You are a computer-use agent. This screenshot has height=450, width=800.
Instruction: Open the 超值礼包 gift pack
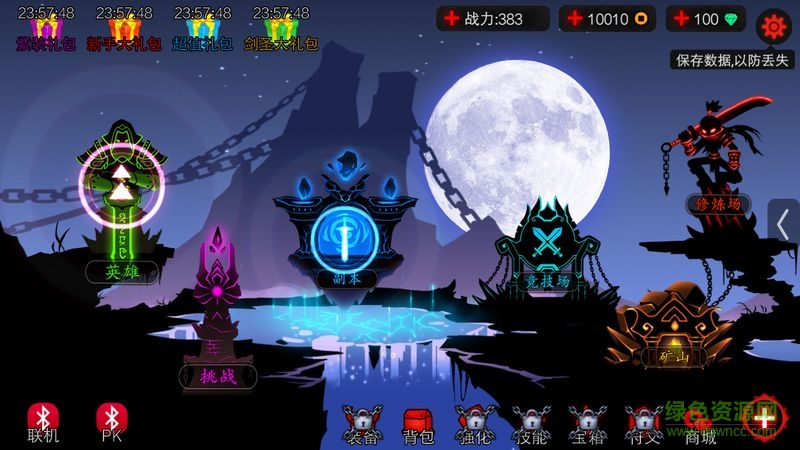201,30
